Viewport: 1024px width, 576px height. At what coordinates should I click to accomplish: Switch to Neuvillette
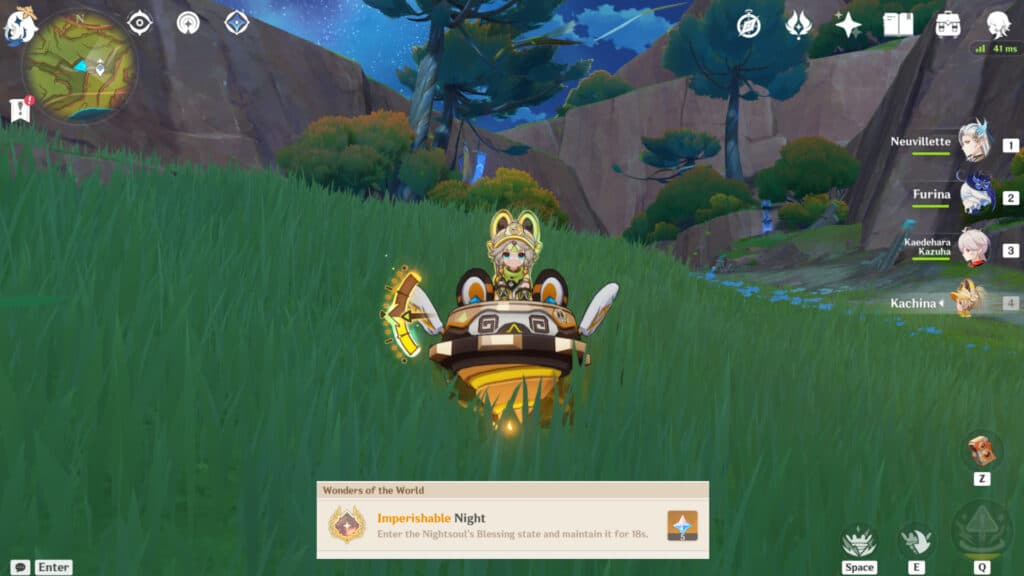(973, 143)
